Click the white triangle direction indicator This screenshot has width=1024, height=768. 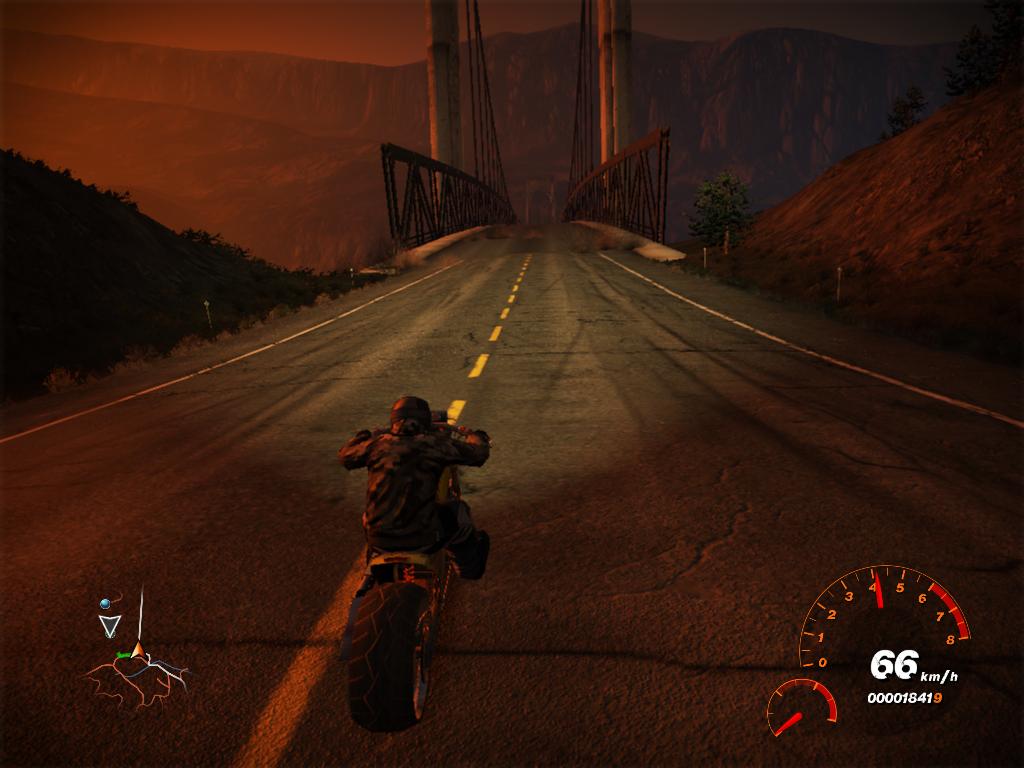(108, 627)
